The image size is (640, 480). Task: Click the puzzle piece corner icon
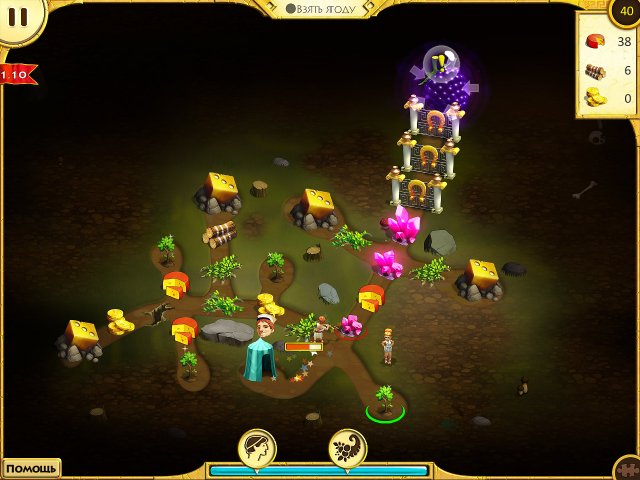coord(627,469)
